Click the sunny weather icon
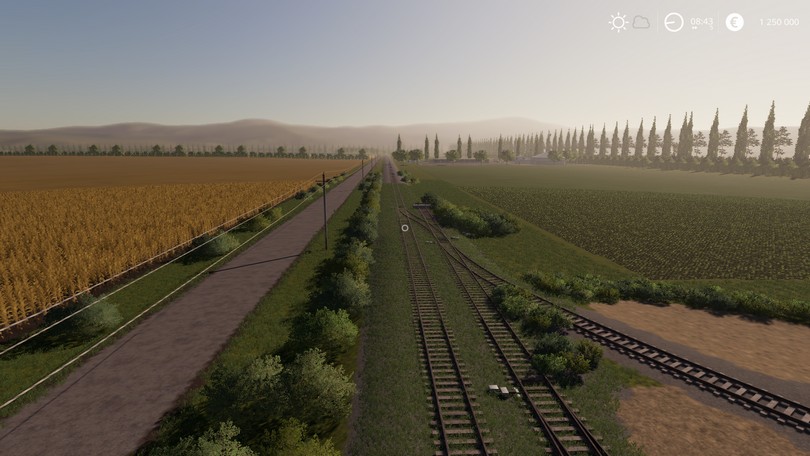 618,22
